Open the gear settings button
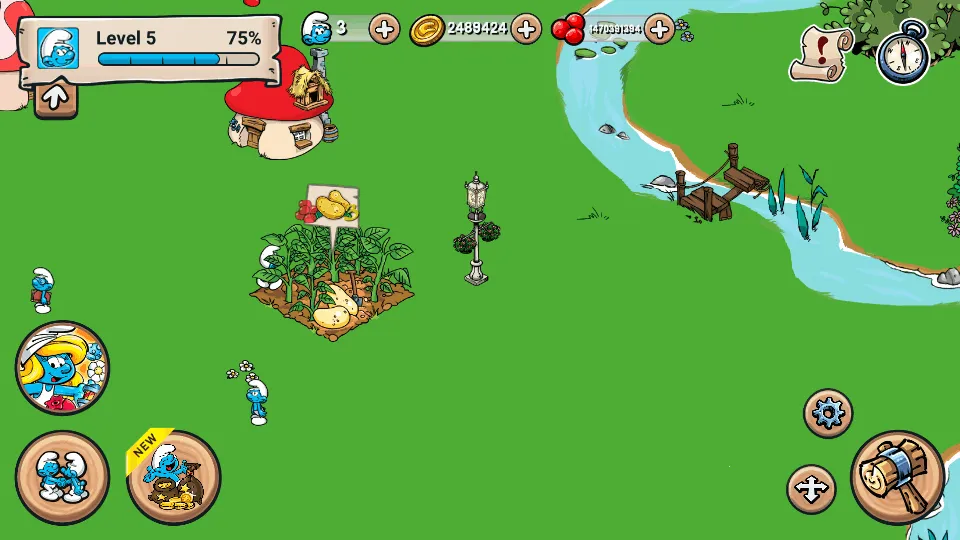960x540 pixels. click(828, 413)
